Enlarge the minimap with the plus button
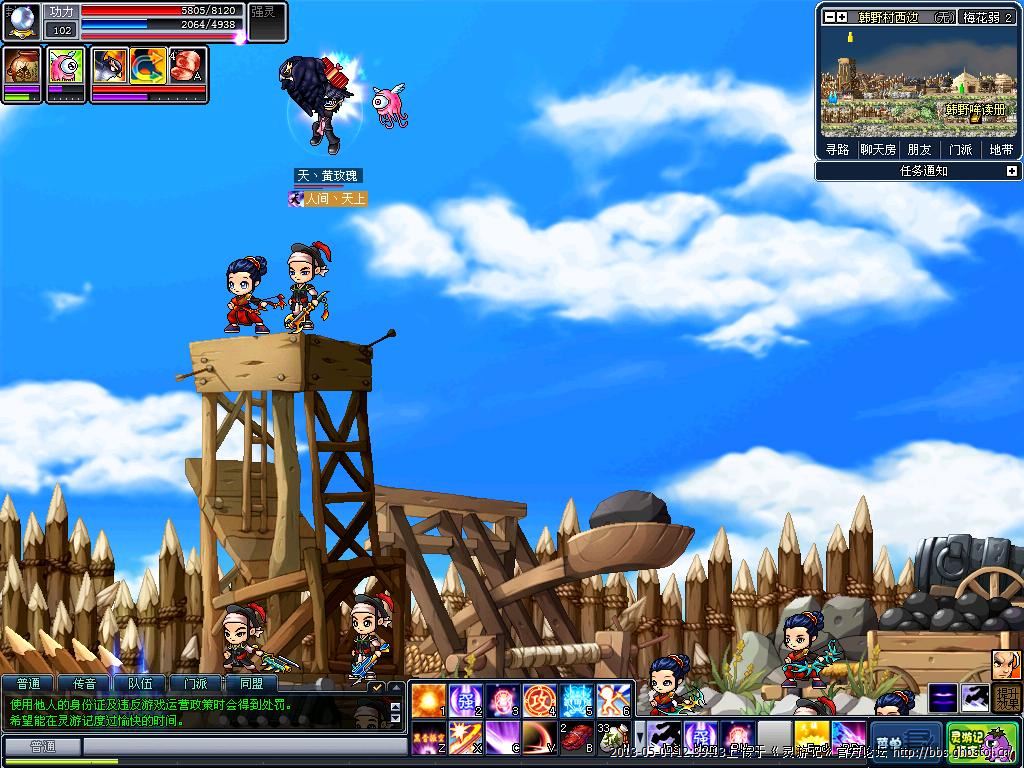Image resolution: width=1024 pixels, height=768 pixels. coord(842,17)
